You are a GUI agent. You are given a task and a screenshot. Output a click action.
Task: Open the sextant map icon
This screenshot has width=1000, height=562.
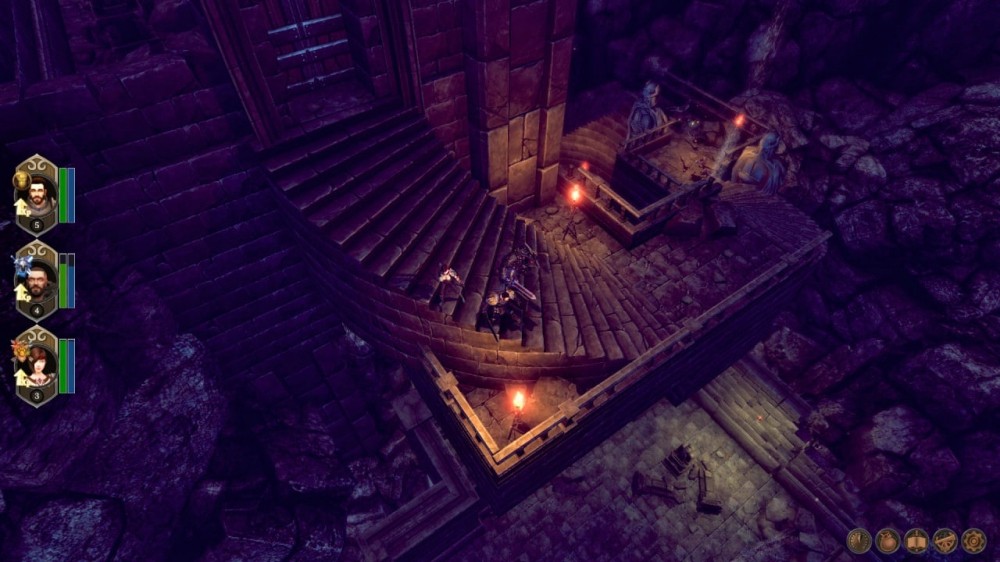click(945, 541)
